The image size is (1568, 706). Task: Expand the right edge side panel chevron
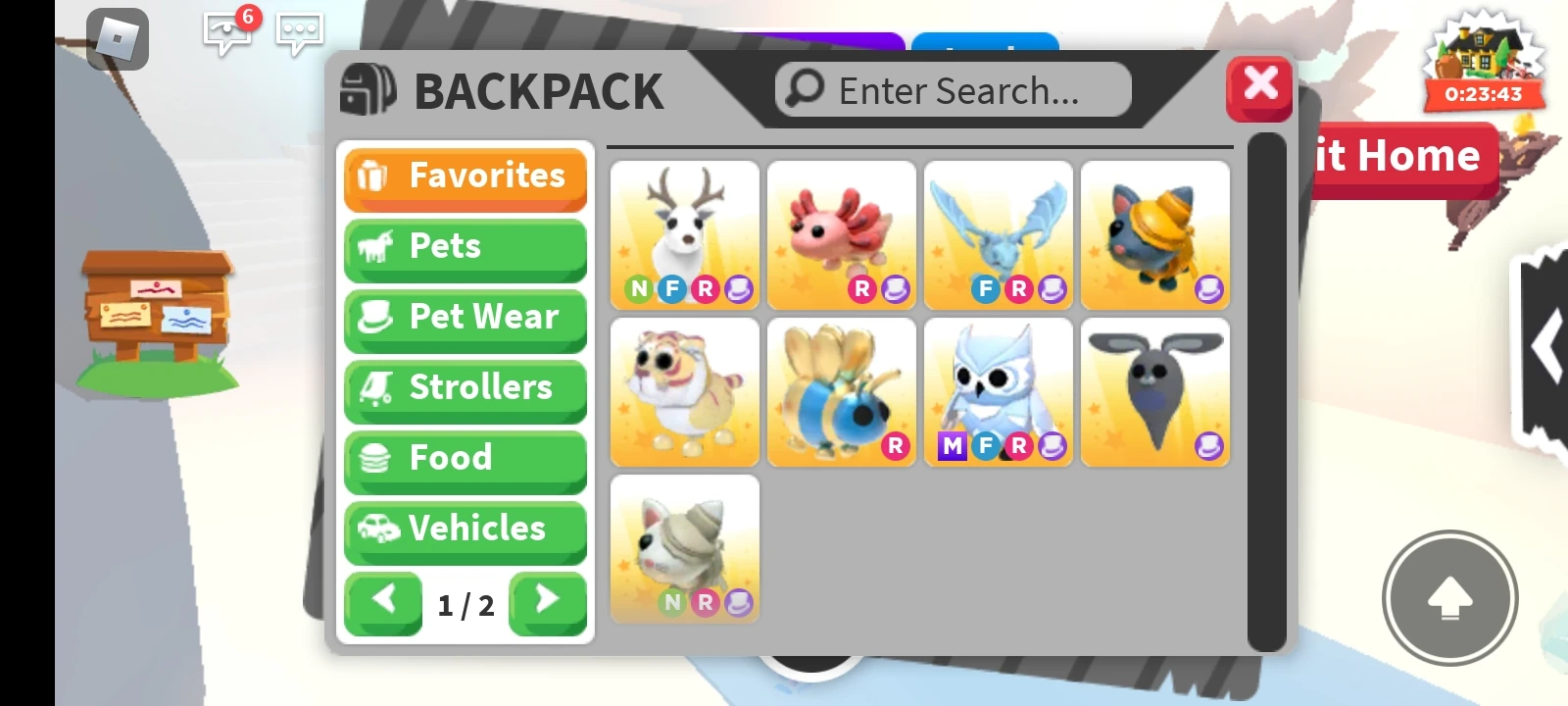(x=1549, y=345)
